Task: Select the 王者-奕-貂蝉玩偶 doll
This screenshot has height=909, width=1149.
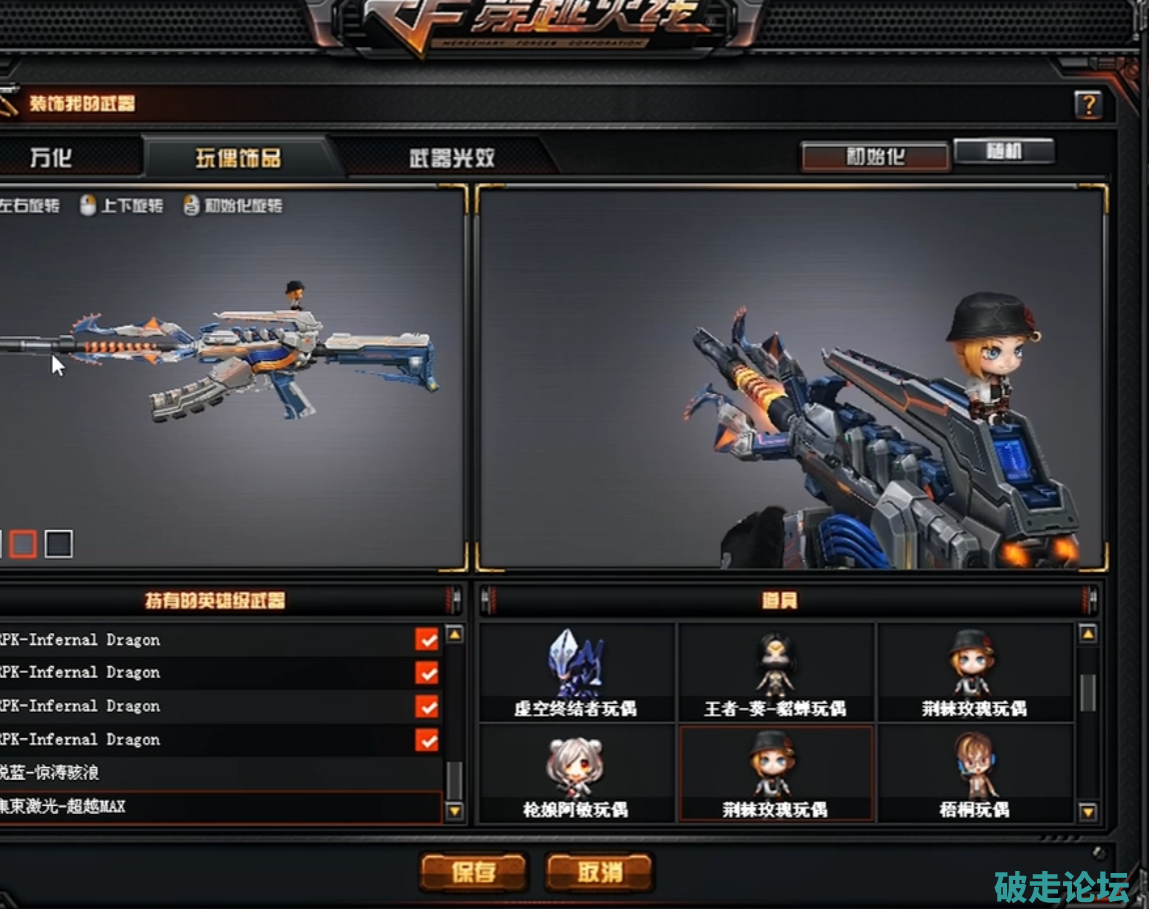Action: [775, 672]
